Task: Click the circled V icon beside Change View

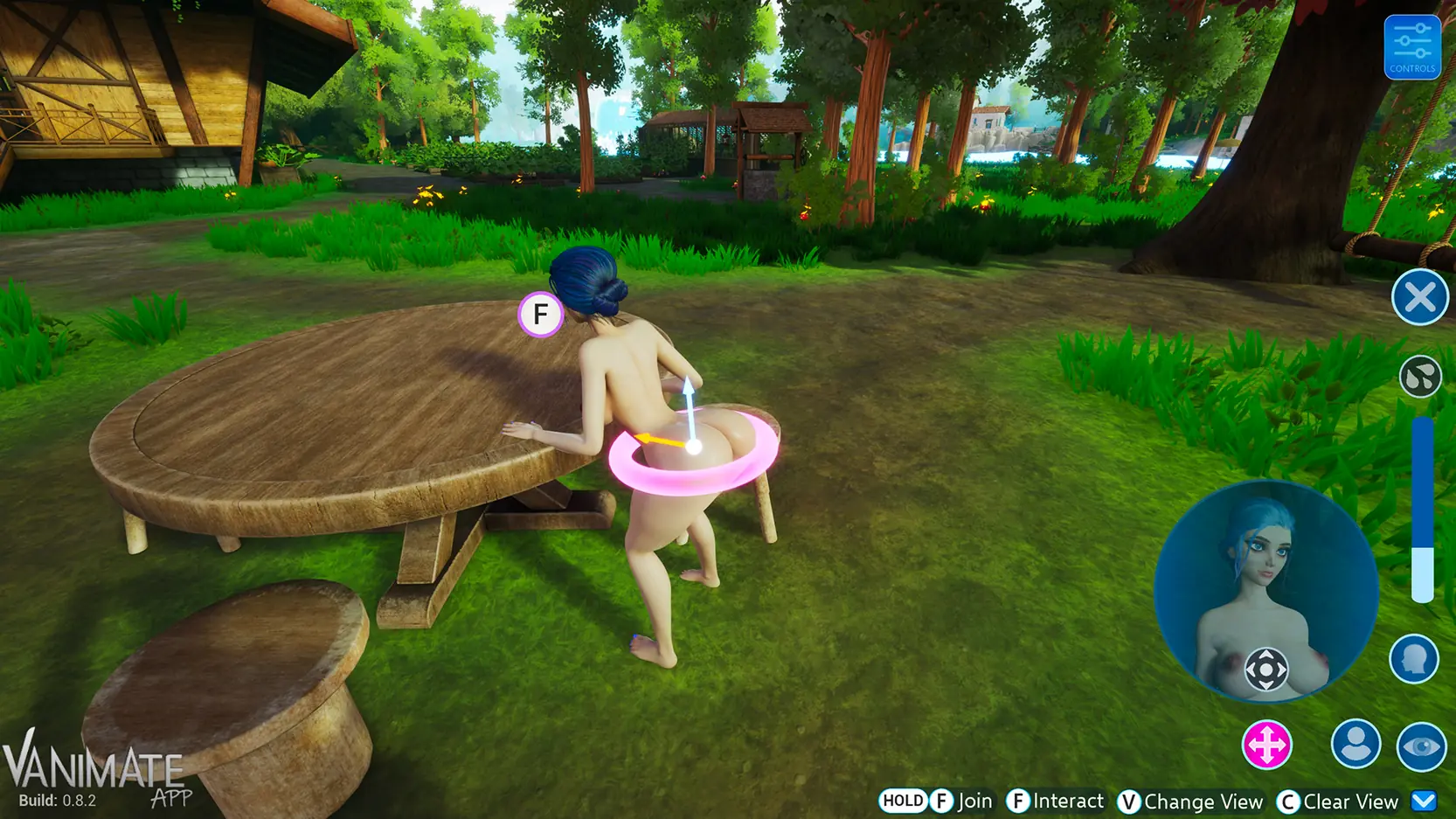Action: (x=1130, y=800)
